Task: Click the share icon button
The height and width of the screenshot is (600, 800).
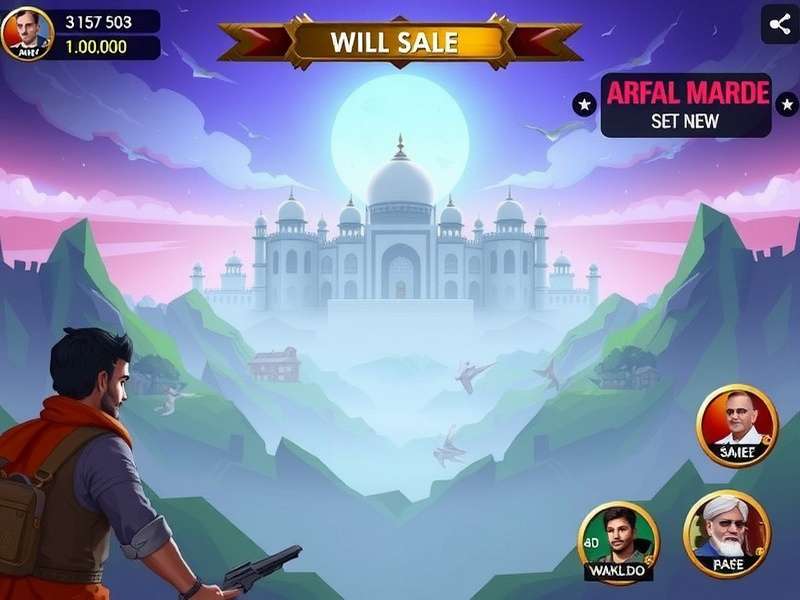Action: click(779, 24)
